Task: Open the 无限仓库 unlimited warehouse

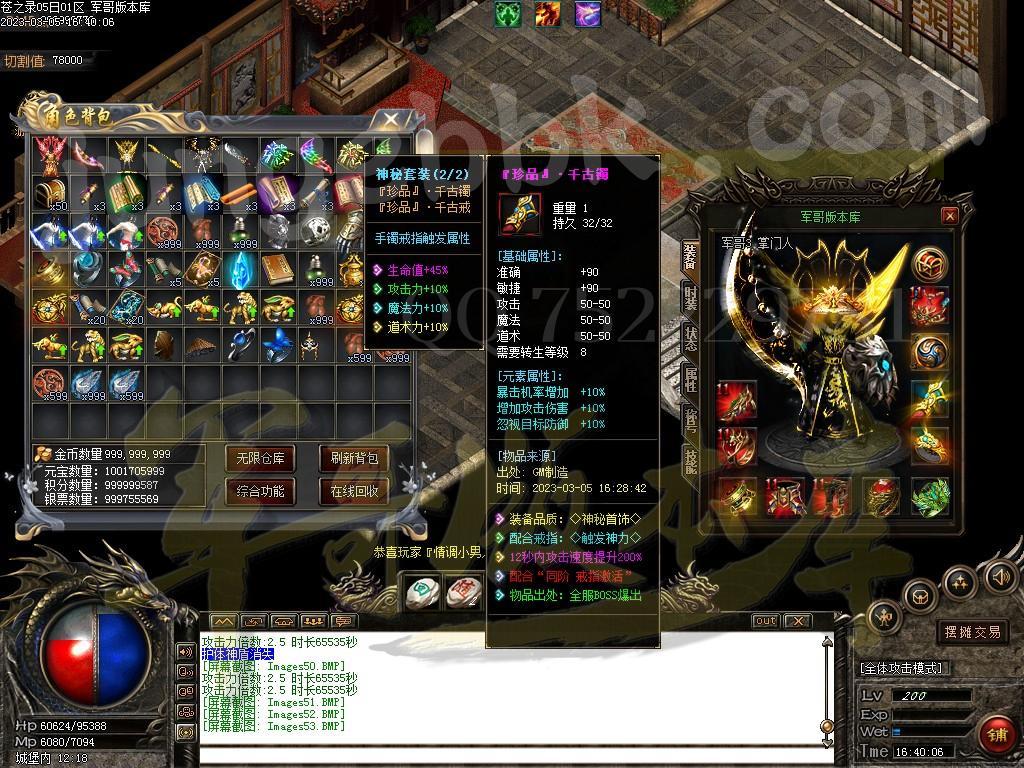Action: [260, 459]
